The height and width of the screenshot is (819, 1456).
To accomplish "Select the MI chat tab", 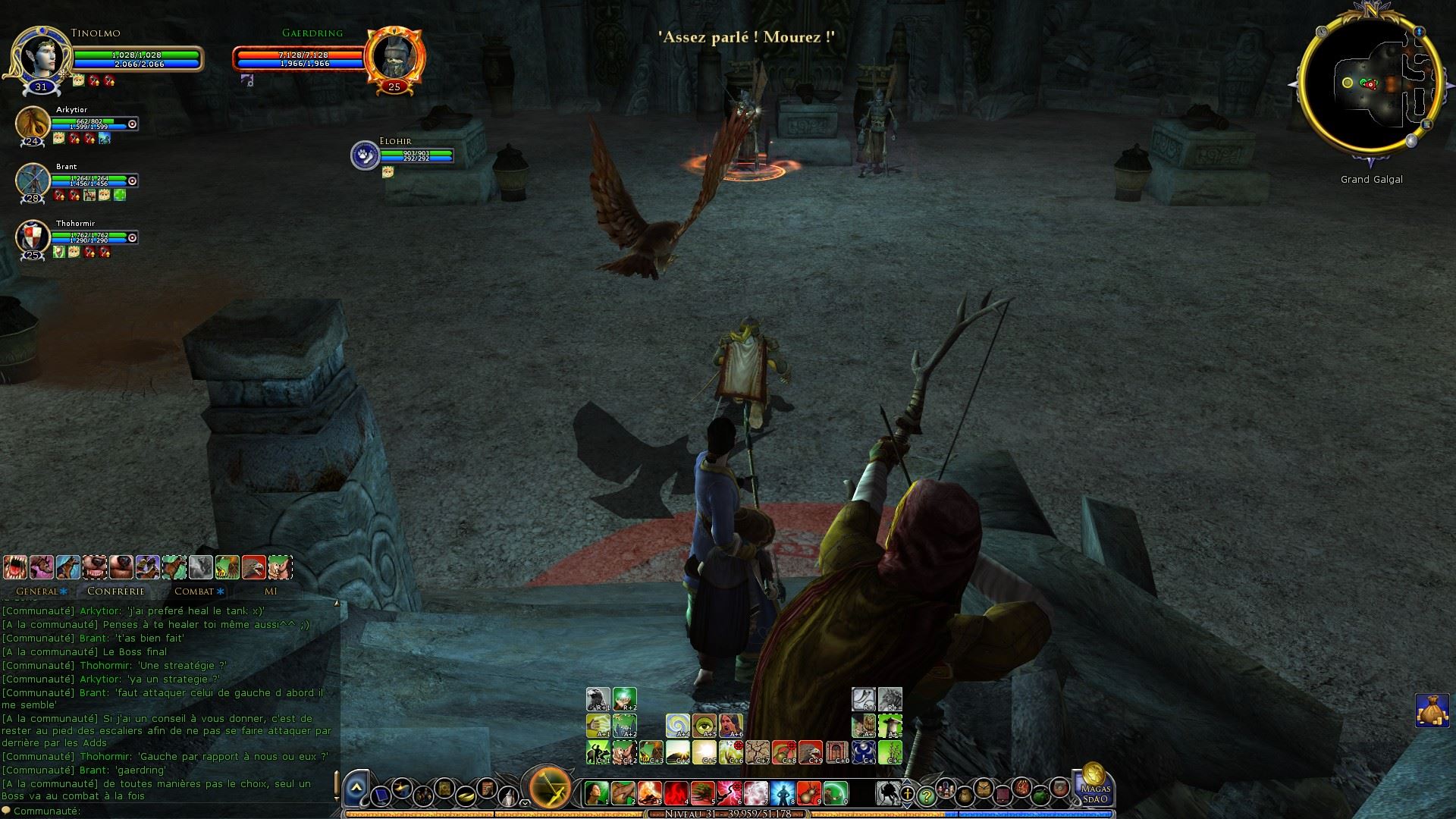I will click(271, 591).
